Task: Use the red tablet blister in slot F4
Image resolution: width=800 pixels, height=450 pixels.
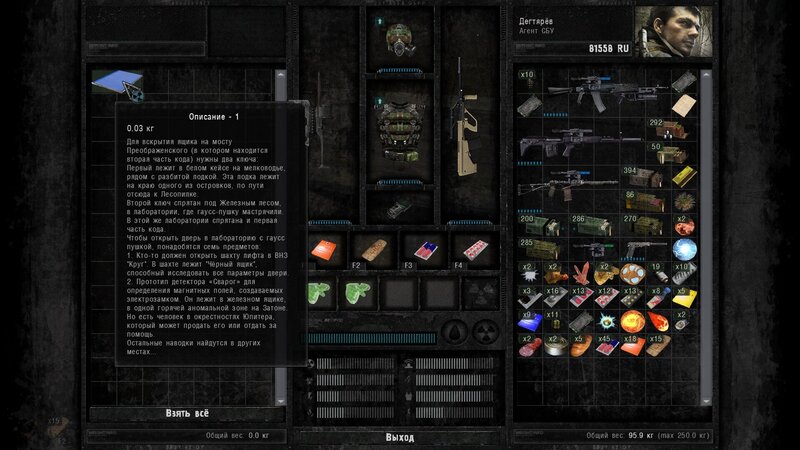Action: [468, 250]
